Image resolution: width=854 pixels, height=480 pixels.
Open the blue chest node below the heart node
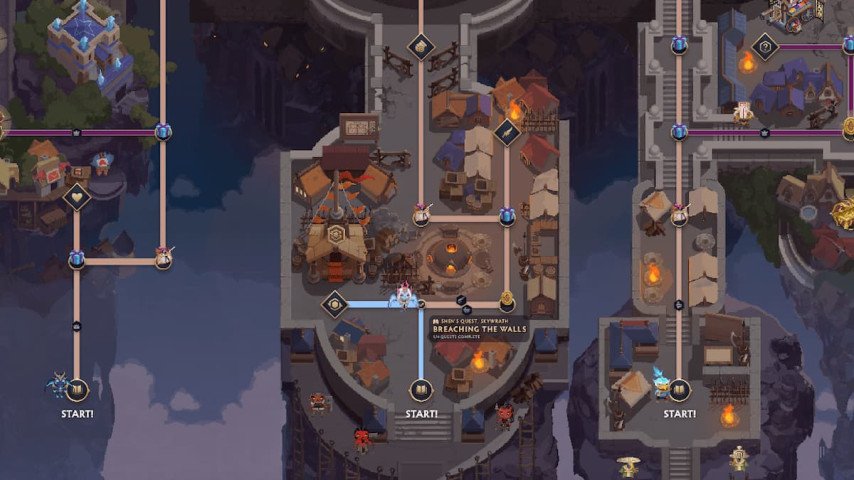(x=77, y=260)
